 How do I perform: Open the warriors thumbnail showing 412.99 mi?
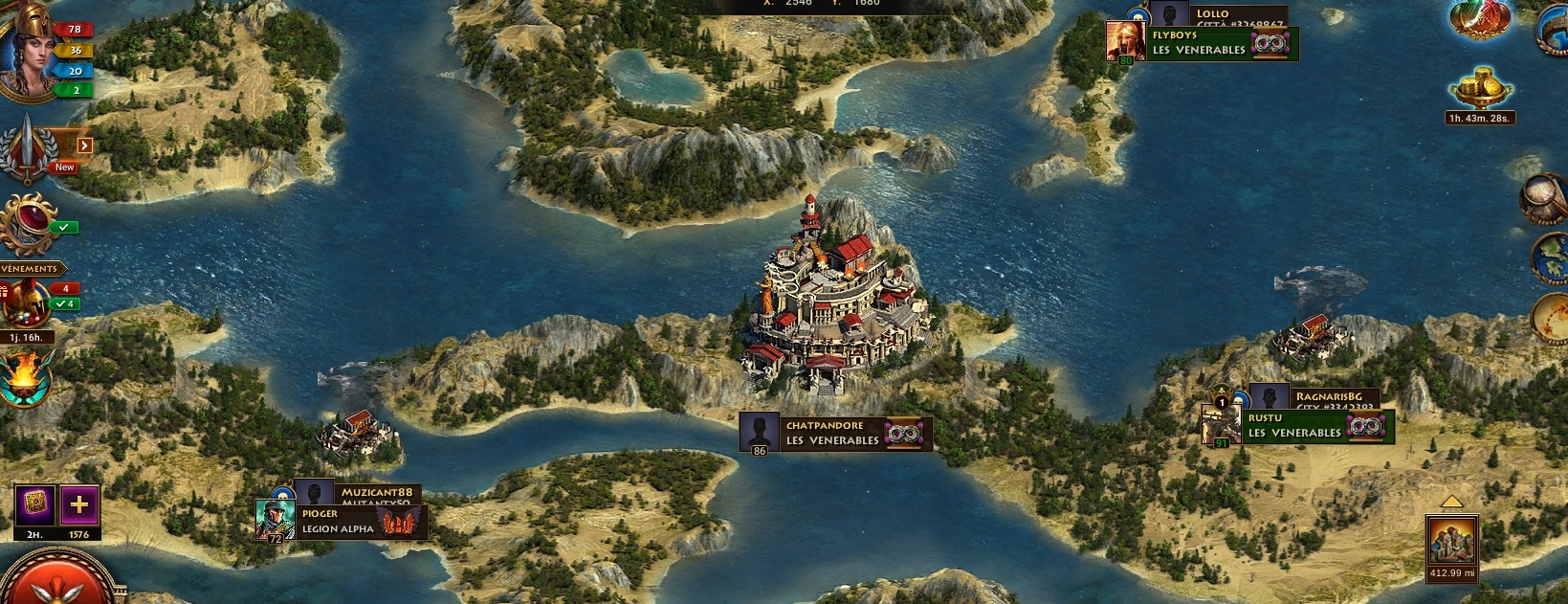(x=1451, y=542)
